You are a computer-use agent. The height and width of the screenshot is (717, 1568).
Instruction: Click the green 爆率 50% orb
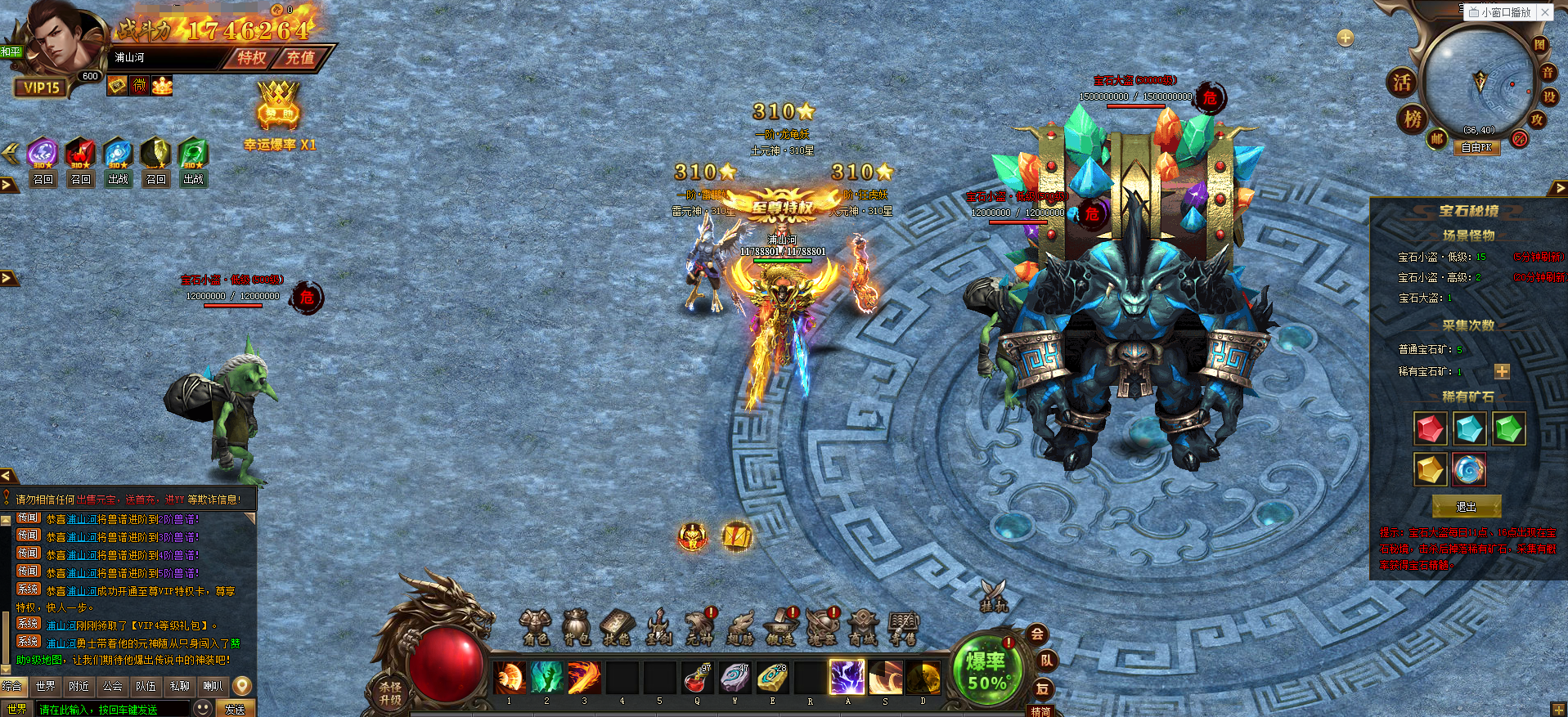986,670
